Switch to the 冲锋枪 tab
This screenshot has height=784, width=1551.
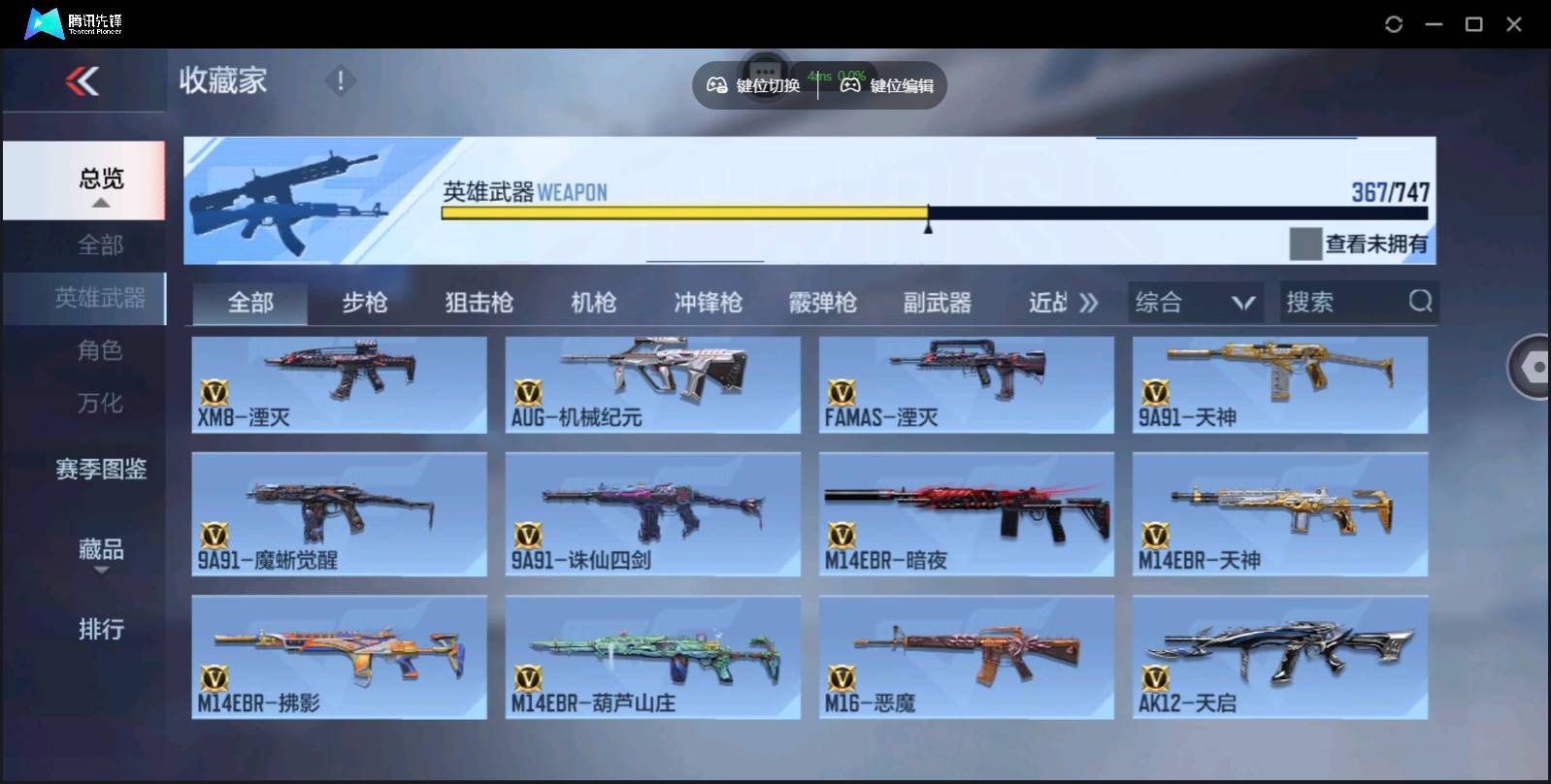[x=708, y=303]
